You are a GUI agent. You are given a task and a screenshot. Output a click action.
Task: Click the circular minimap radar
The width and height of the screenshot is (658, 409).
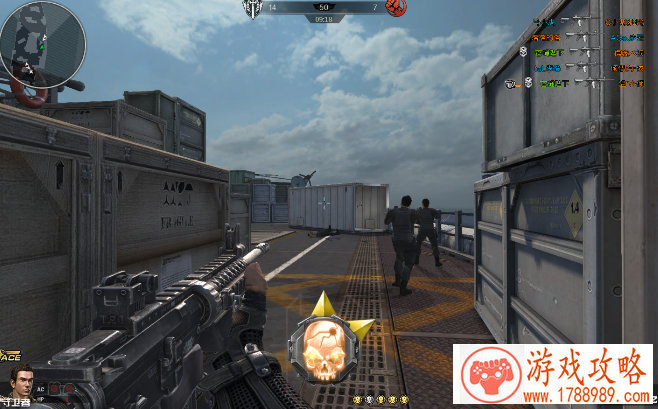pyautogui.click(x=42, y=42)
